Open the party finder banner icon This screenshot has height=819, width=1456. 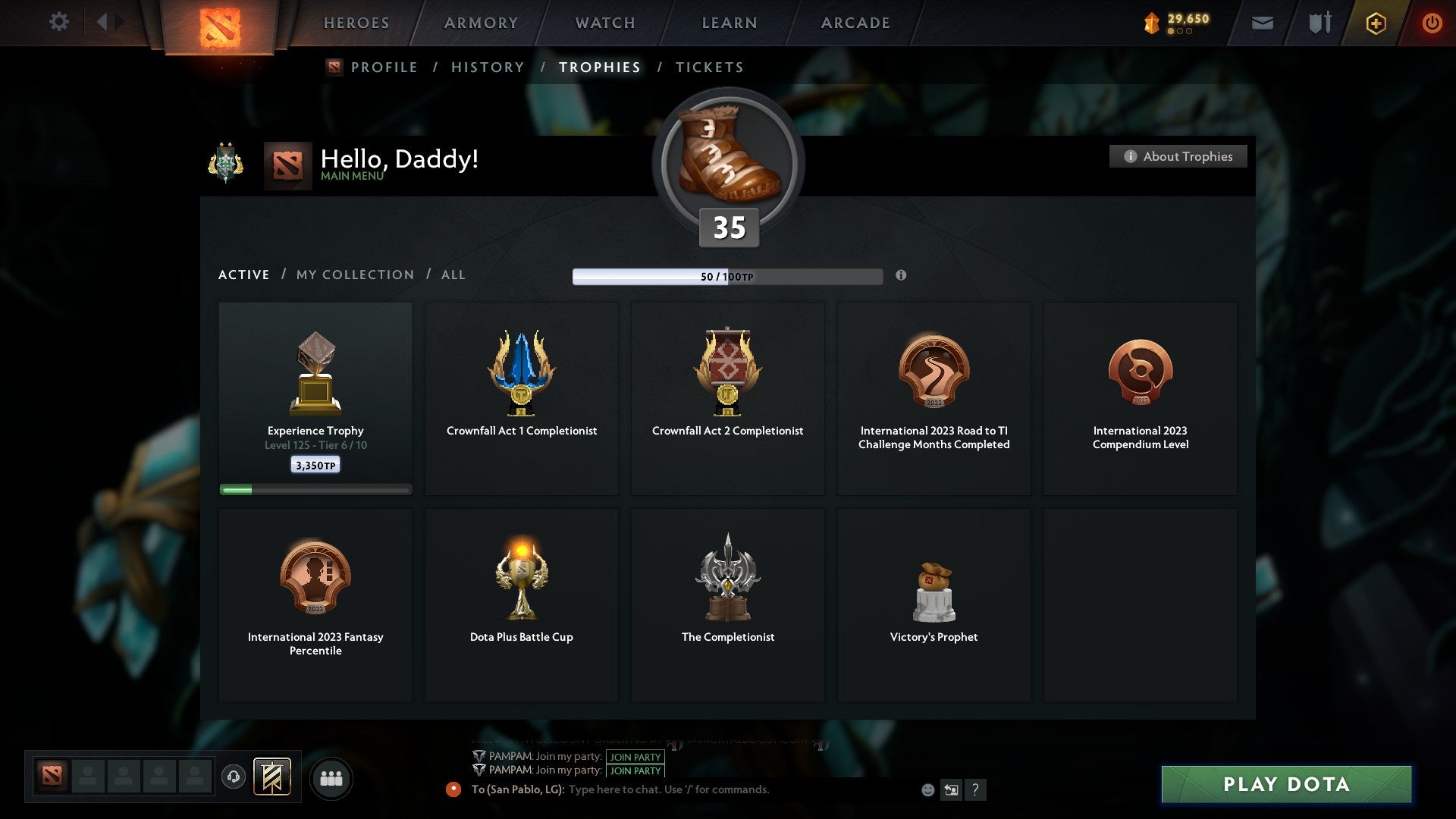[273, 777]
